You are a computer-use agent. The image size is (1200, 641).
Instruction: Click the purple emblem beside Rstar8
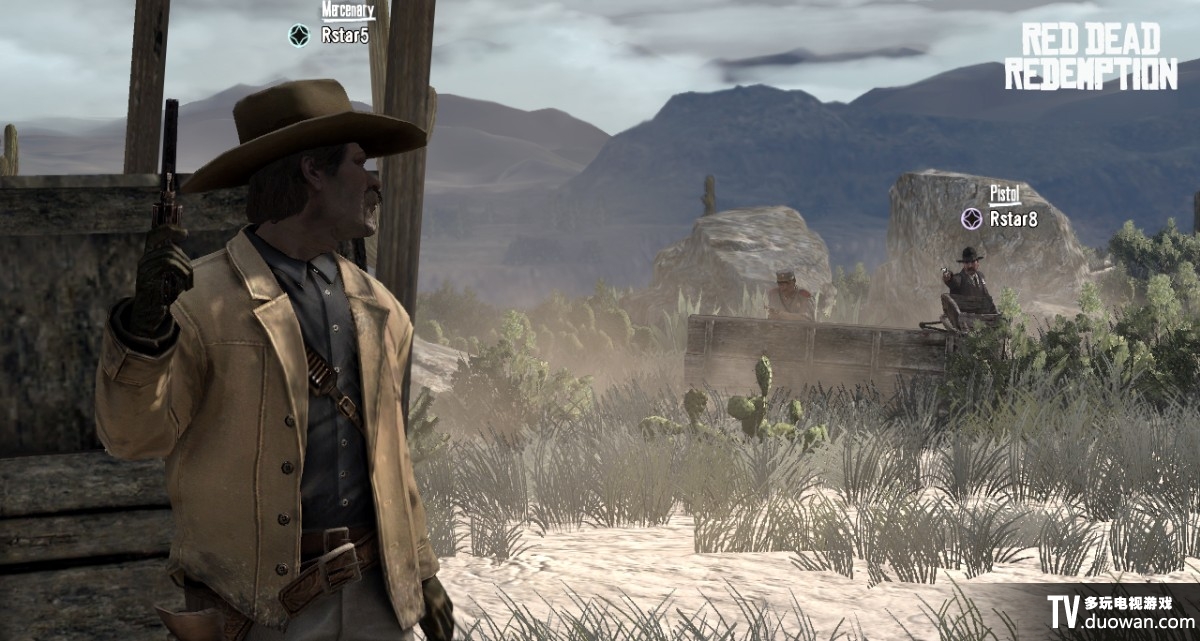pos(971,218)
